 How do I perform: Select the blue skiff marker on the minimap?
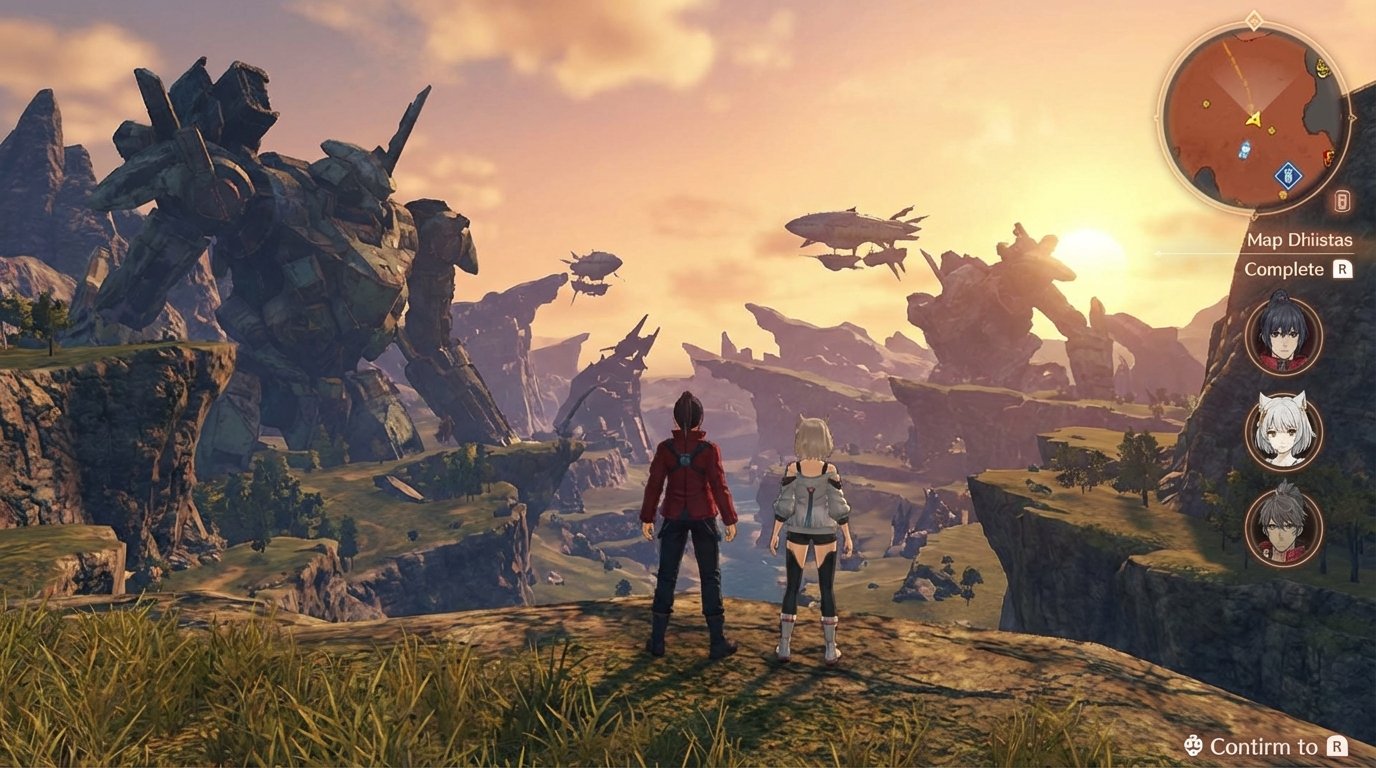(x=1245, y=148)
